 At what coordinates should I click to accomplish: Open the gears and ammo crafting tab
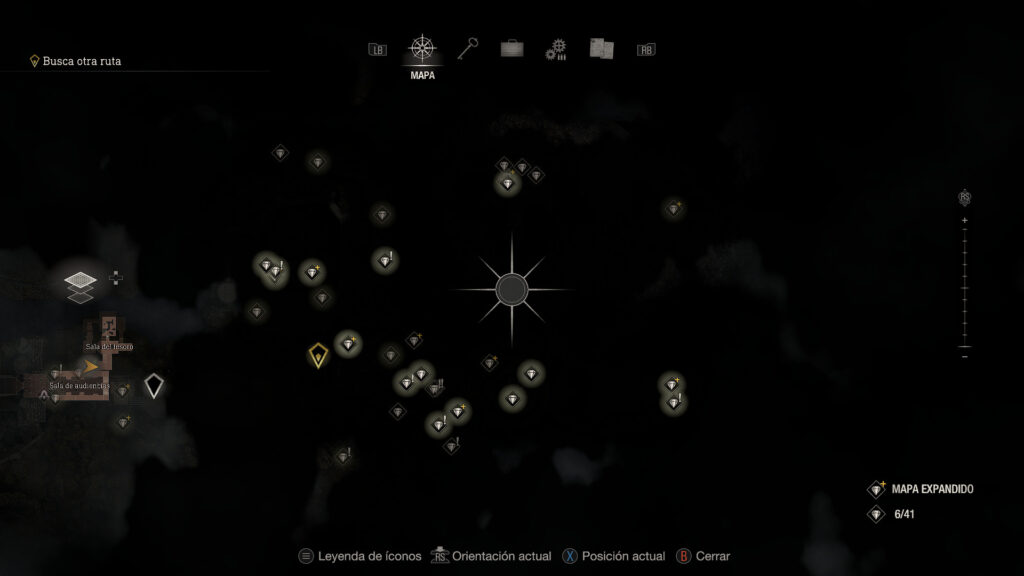[x=556, y=49]
